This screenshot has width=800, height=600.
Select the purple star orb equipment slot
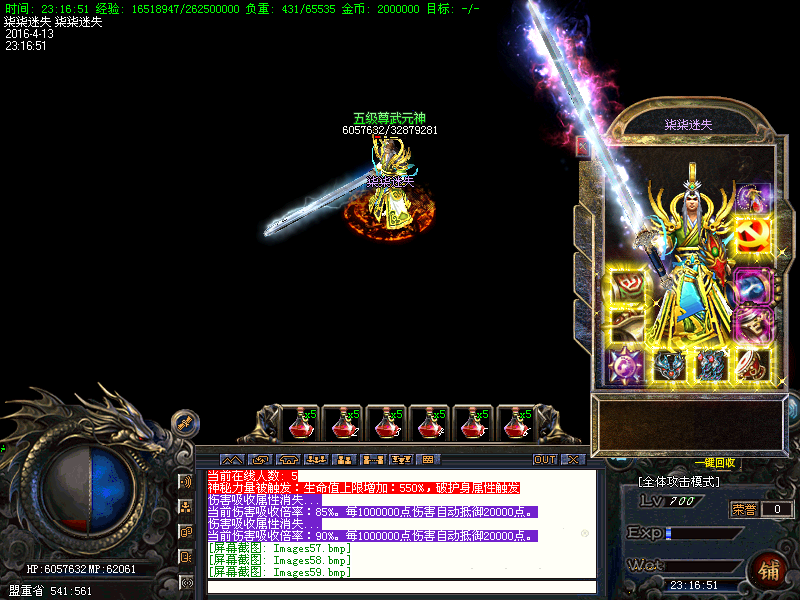627,366
